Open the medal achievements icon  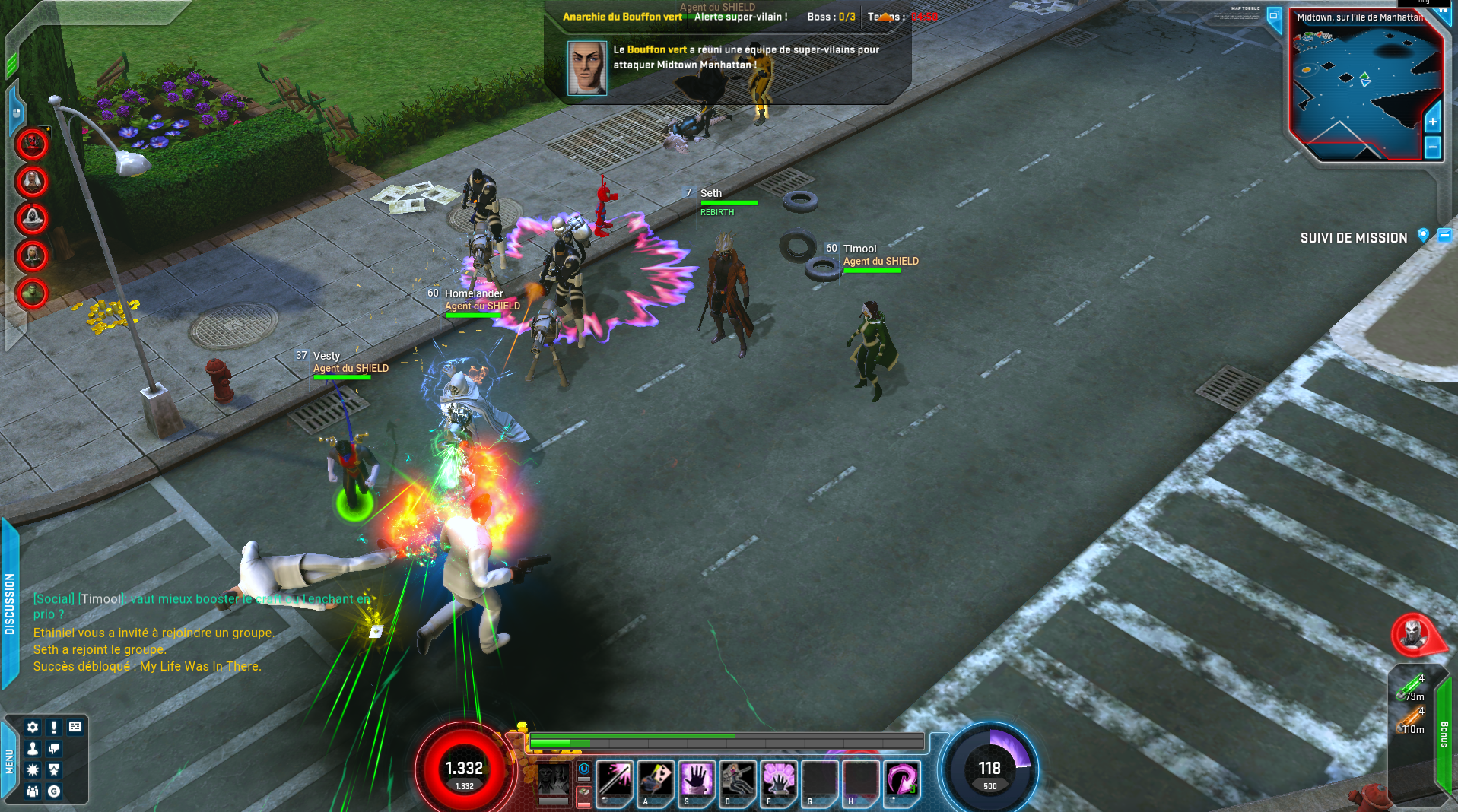coord(54,770)
